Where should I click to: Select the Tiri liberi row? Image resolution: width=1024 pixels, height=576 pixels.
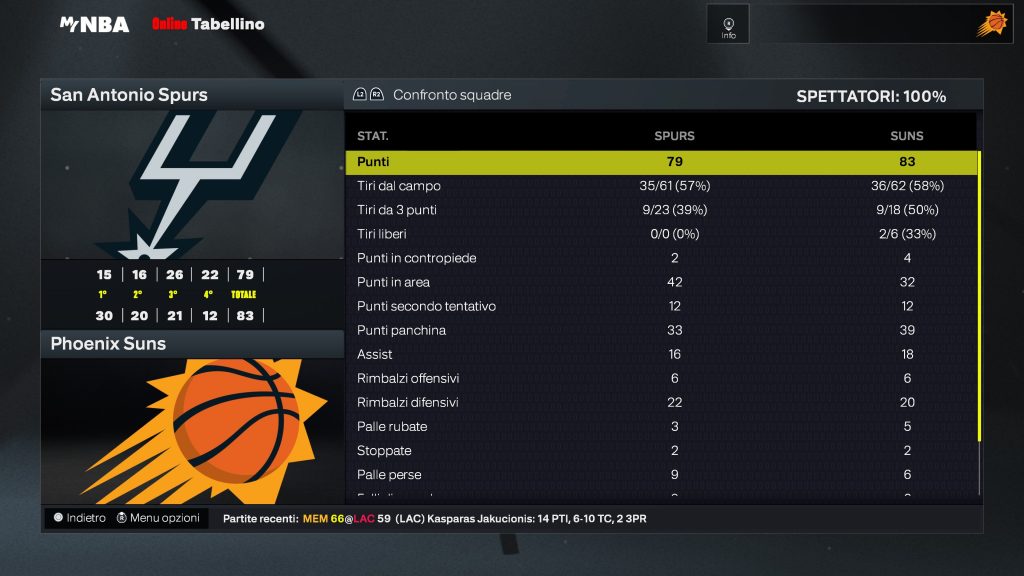(x=660, y=234)
